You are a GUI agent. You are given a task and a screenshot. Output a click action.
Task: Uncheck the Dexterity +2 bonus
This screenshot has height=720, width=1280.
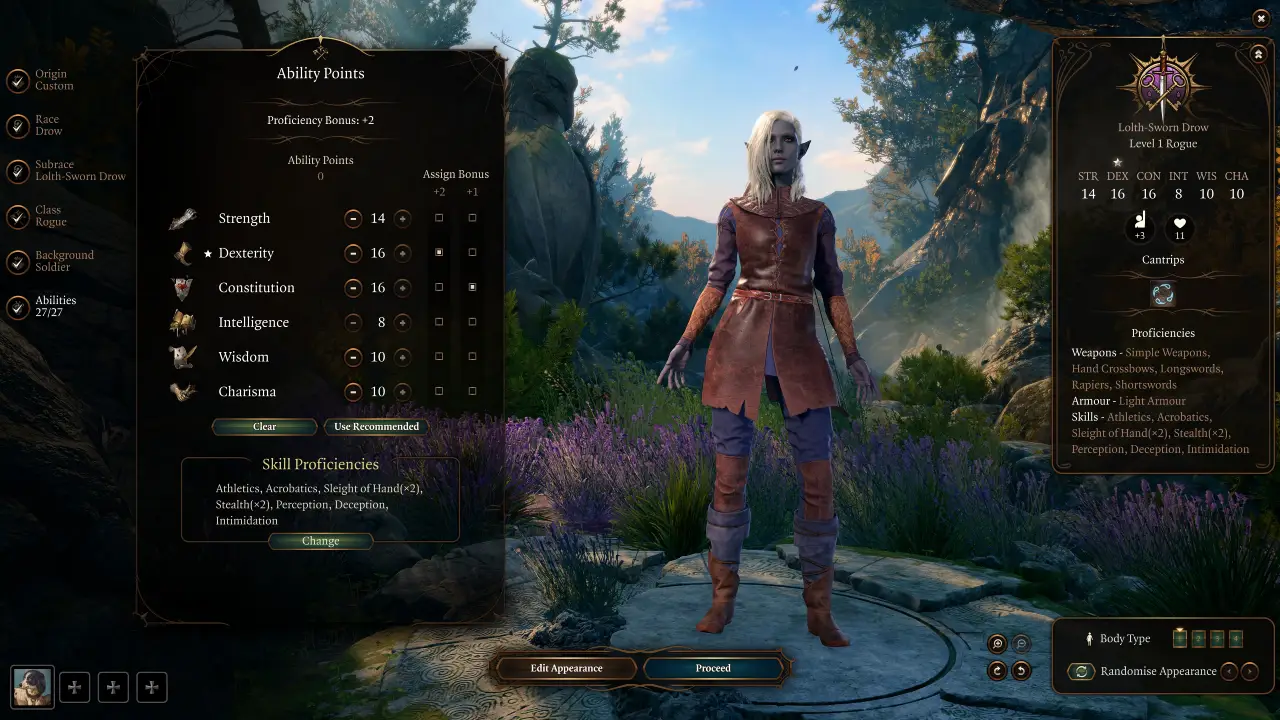[x=439, y=253]
